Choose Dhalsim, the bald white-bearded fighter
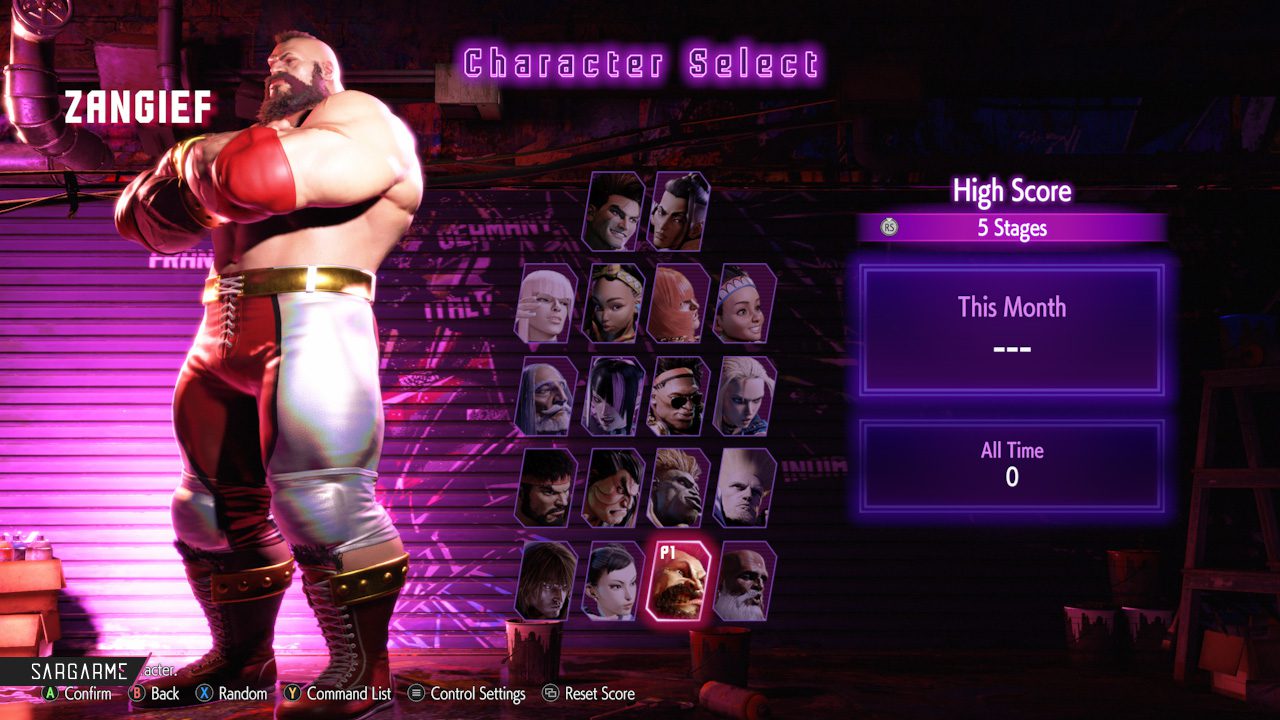The height and width of the screenshot is (720, 1280). (745, 580)
